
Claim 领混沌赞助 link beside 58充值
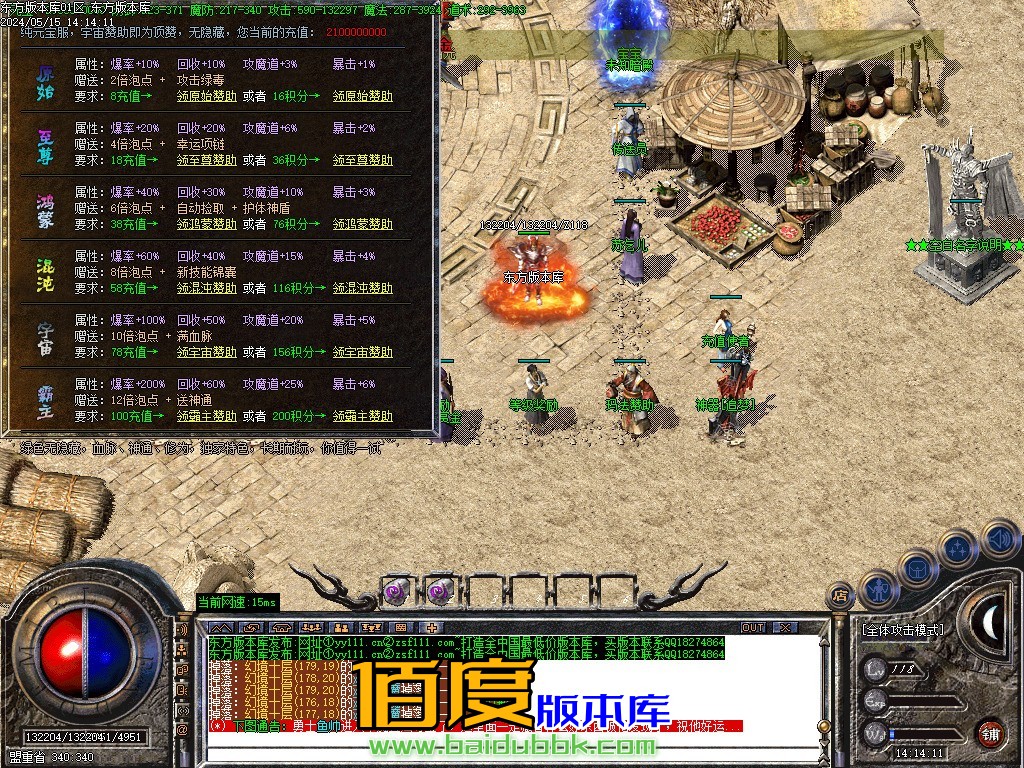coord(207,288)
